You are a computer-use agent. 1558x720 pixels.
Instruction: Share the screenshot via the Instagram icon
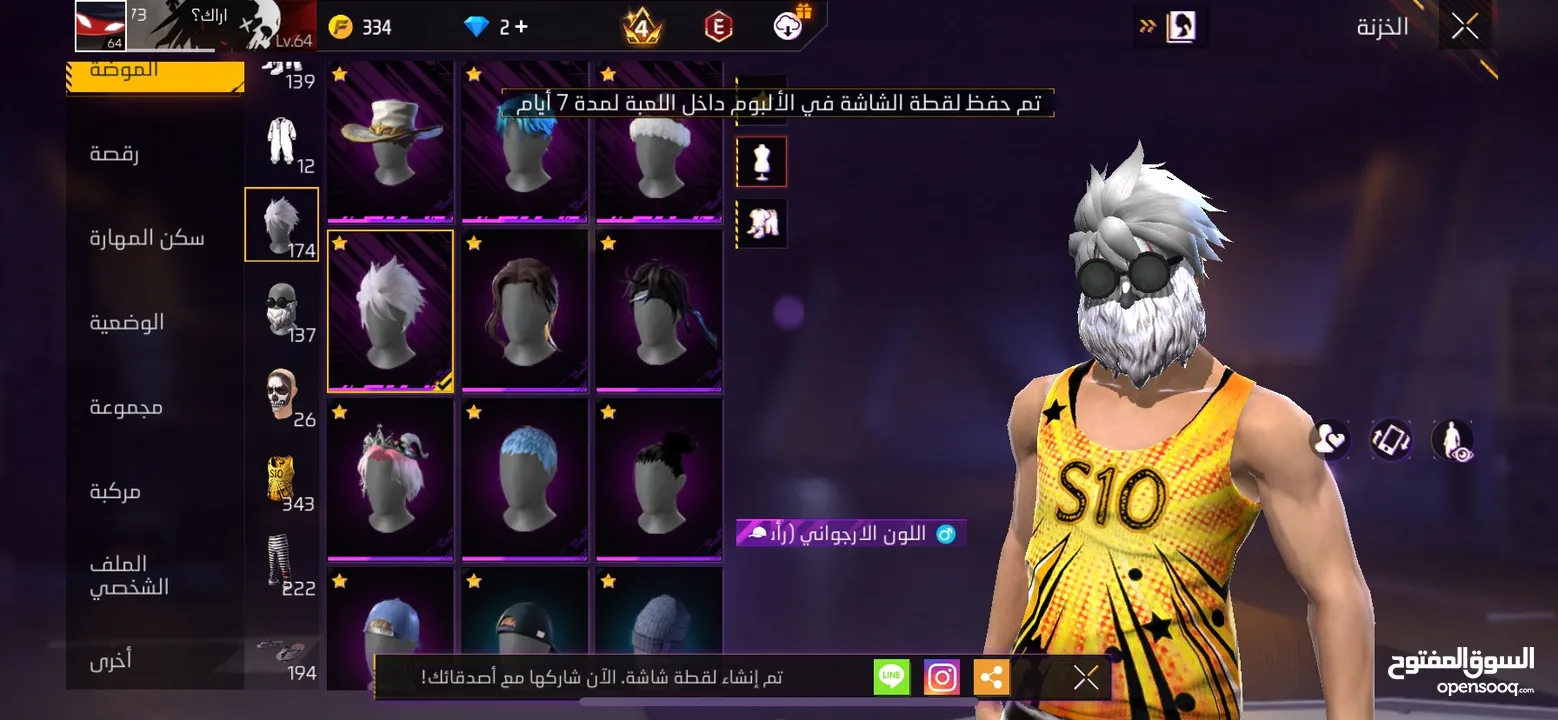[x=940, y=676]
